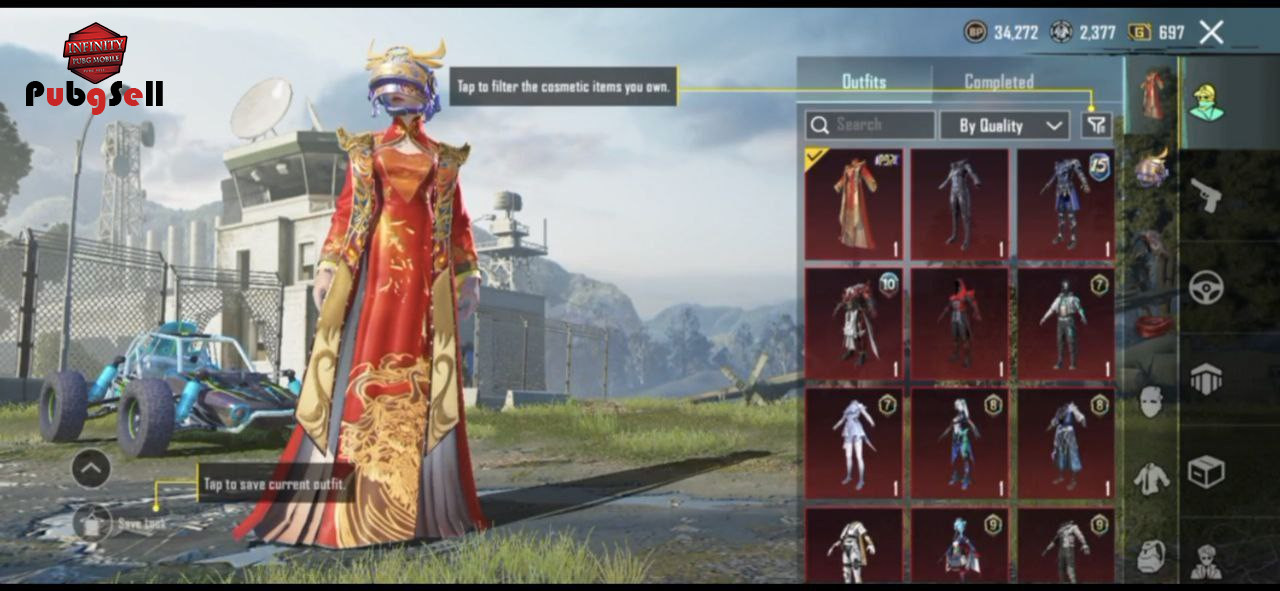Toggle the owned cosmetics filter icon
Image resolution: width=1280 pixels, height=591 pixels.
click(x=1097, y=125)
